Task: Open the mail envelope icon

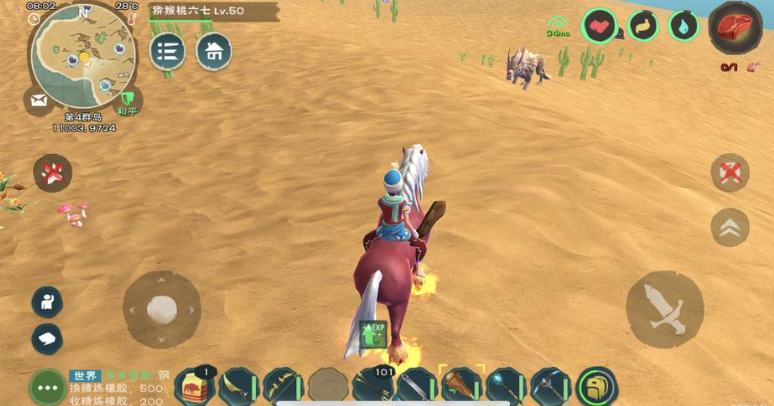Action: pyautogui.click(x=39, y=100)
